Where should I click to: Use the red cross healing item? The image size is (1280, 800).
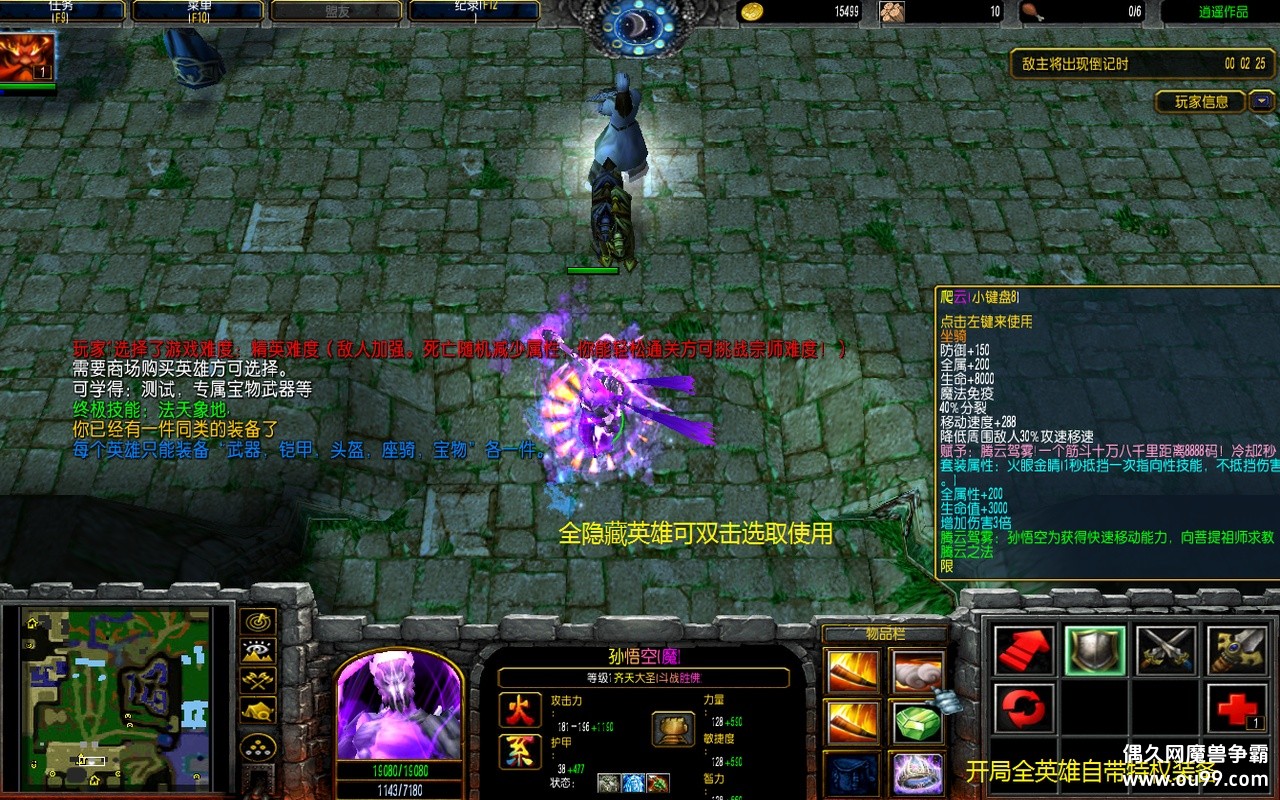(1237, 709)
